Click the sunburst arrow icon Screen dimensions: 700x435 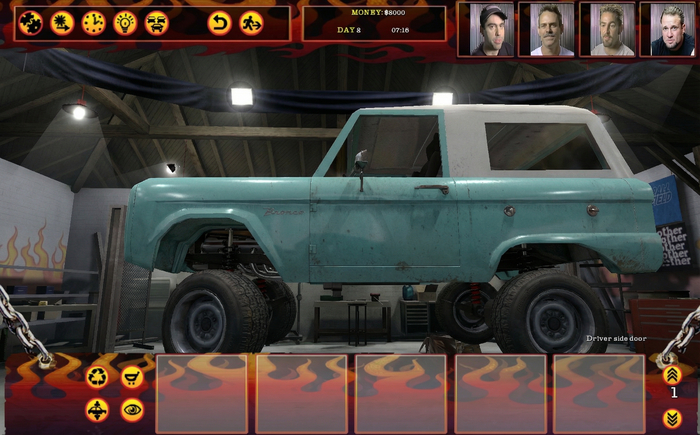(x=62, y=22)
